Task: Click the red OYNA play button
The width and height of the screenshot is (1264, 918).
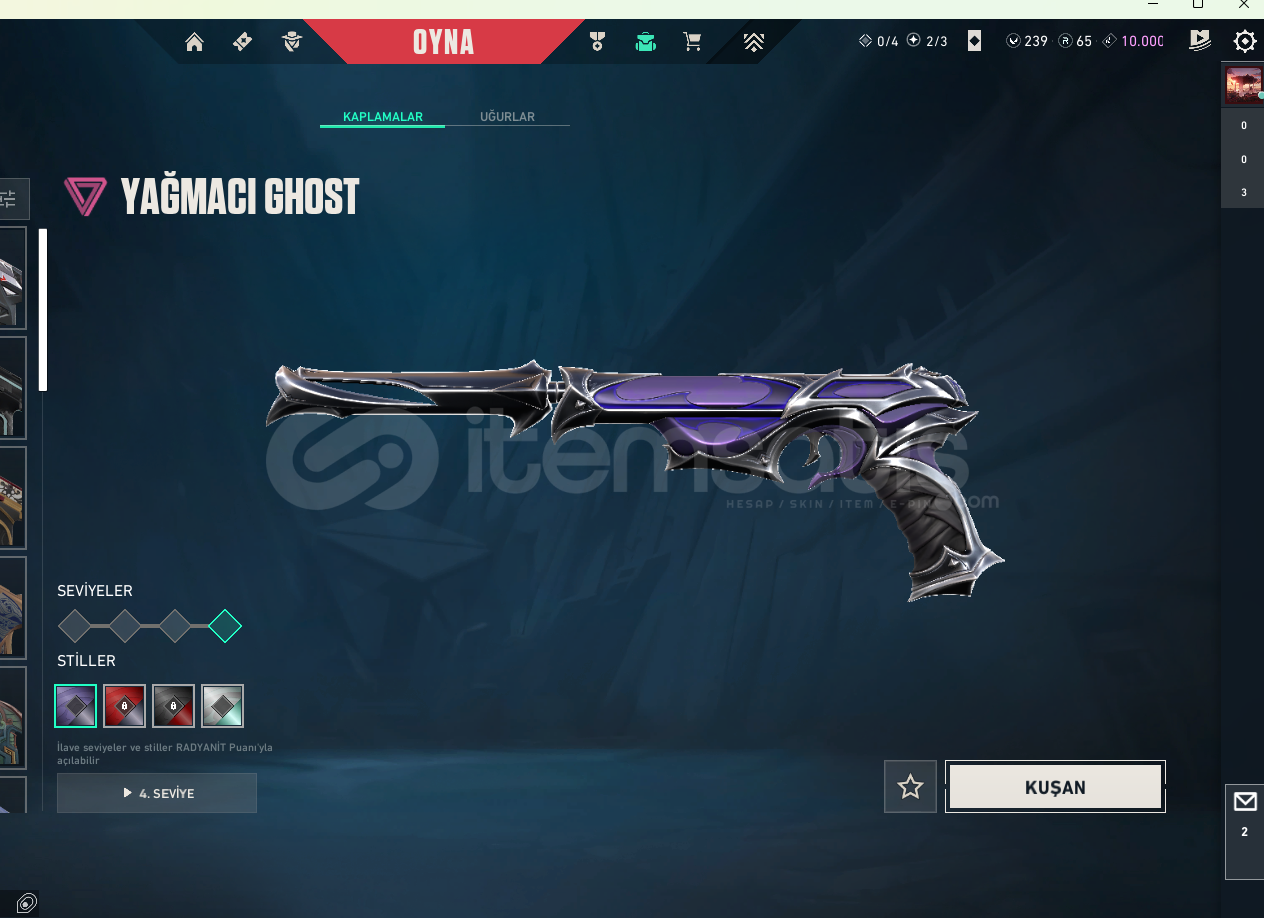Action: click(443, 42)
